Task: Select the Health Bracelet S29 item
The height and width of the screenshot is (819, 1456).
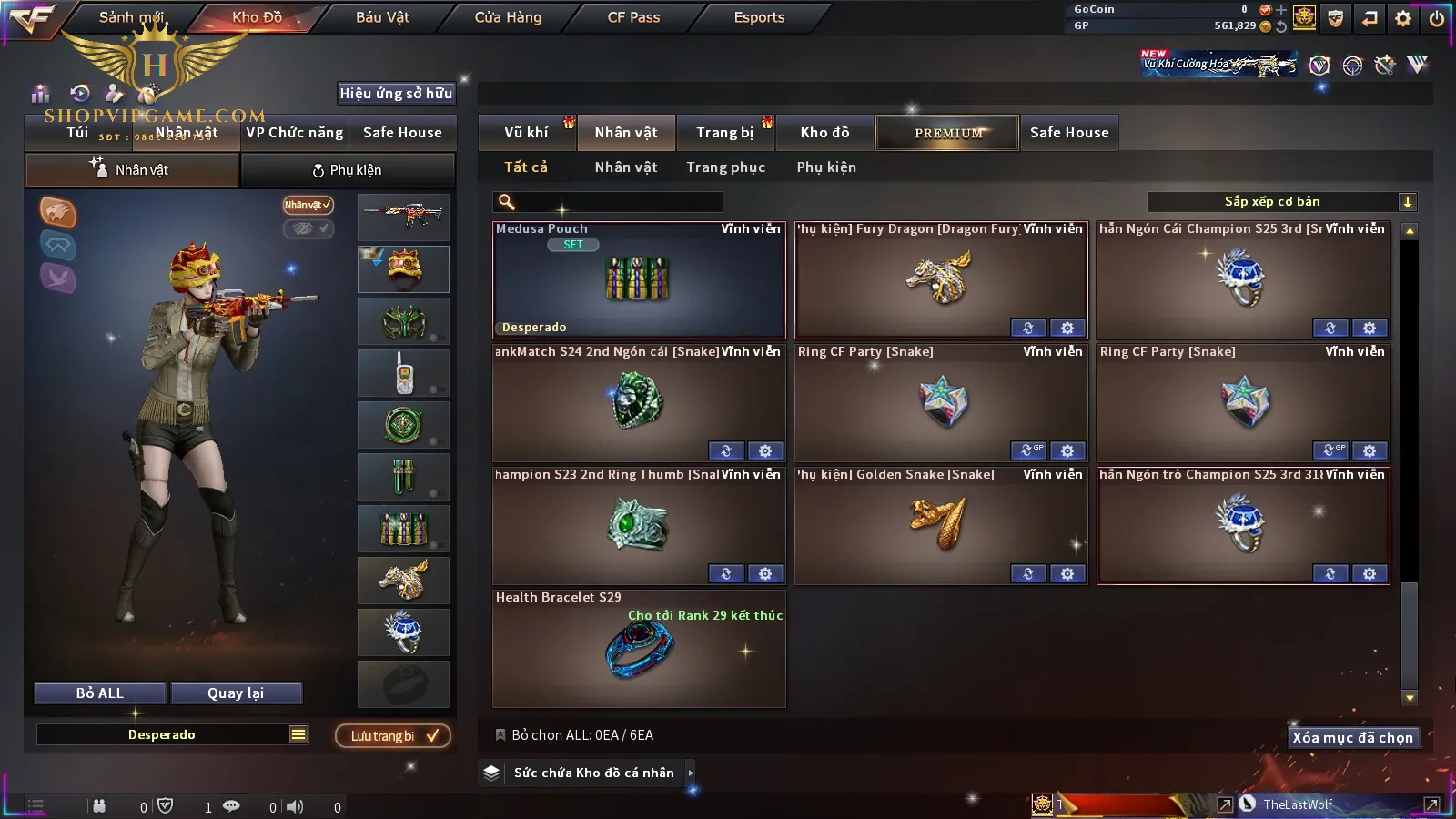Action: (x=638, y=649)
